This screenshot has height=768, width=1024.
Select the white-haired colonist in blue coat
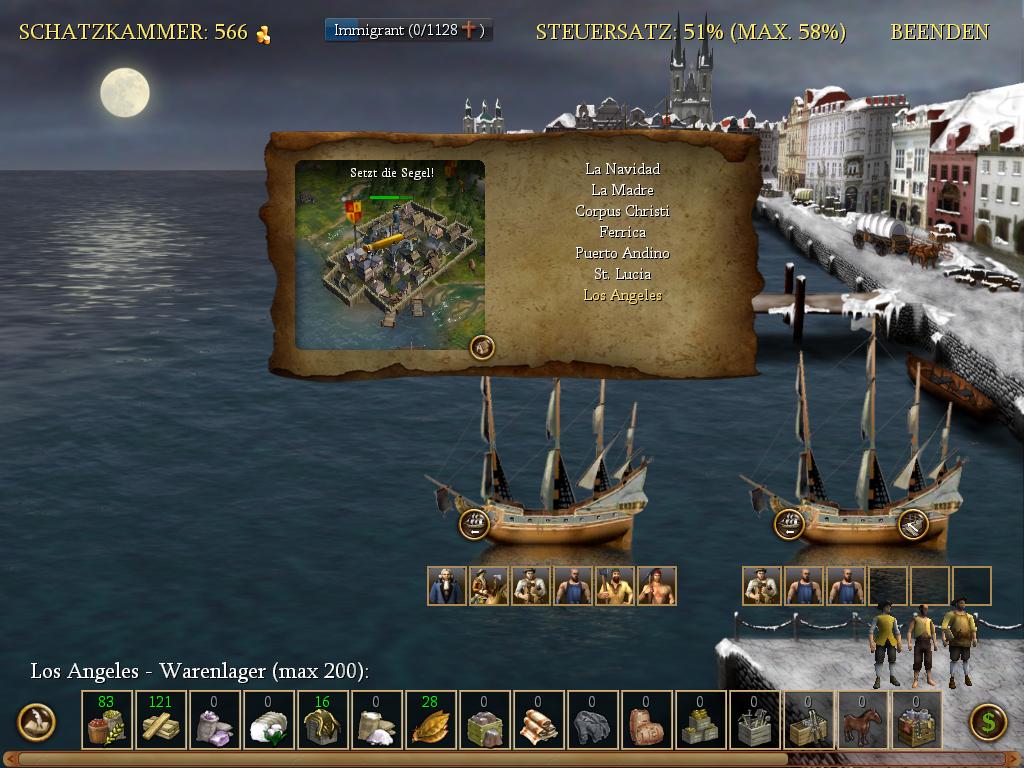click(446, 586)
